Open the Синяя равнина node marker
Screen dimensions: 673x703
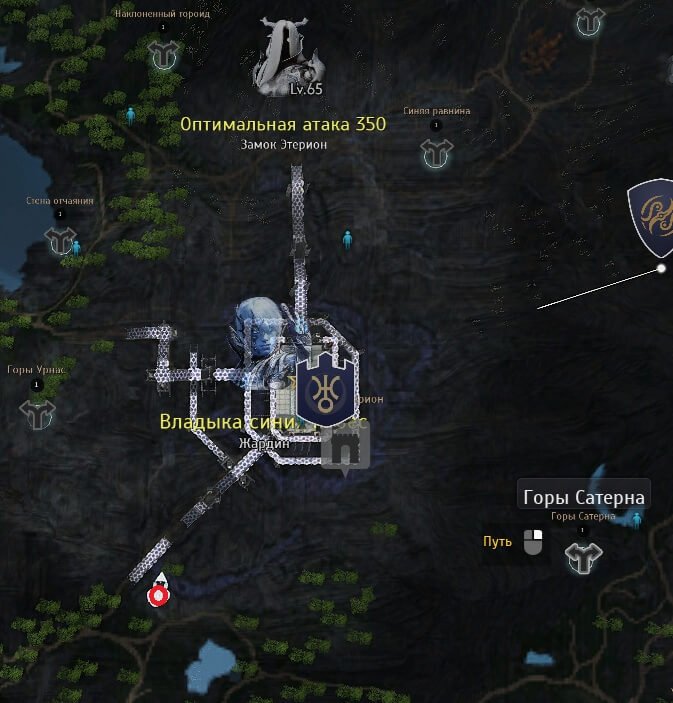point(436,153)
